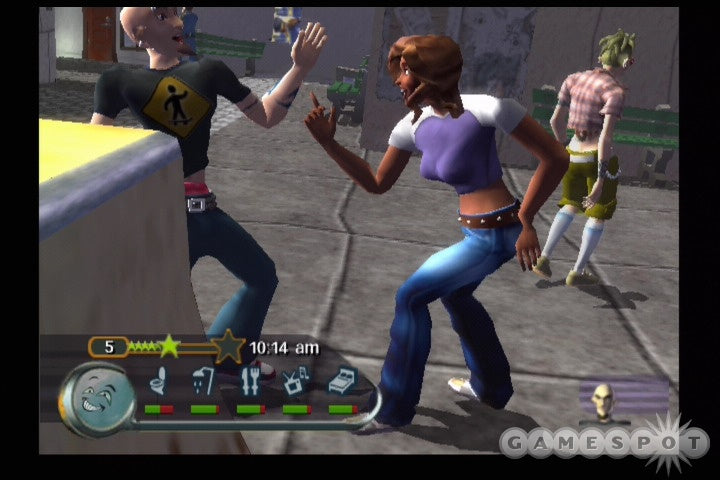Click the large grey reputation star

point(227,347)
